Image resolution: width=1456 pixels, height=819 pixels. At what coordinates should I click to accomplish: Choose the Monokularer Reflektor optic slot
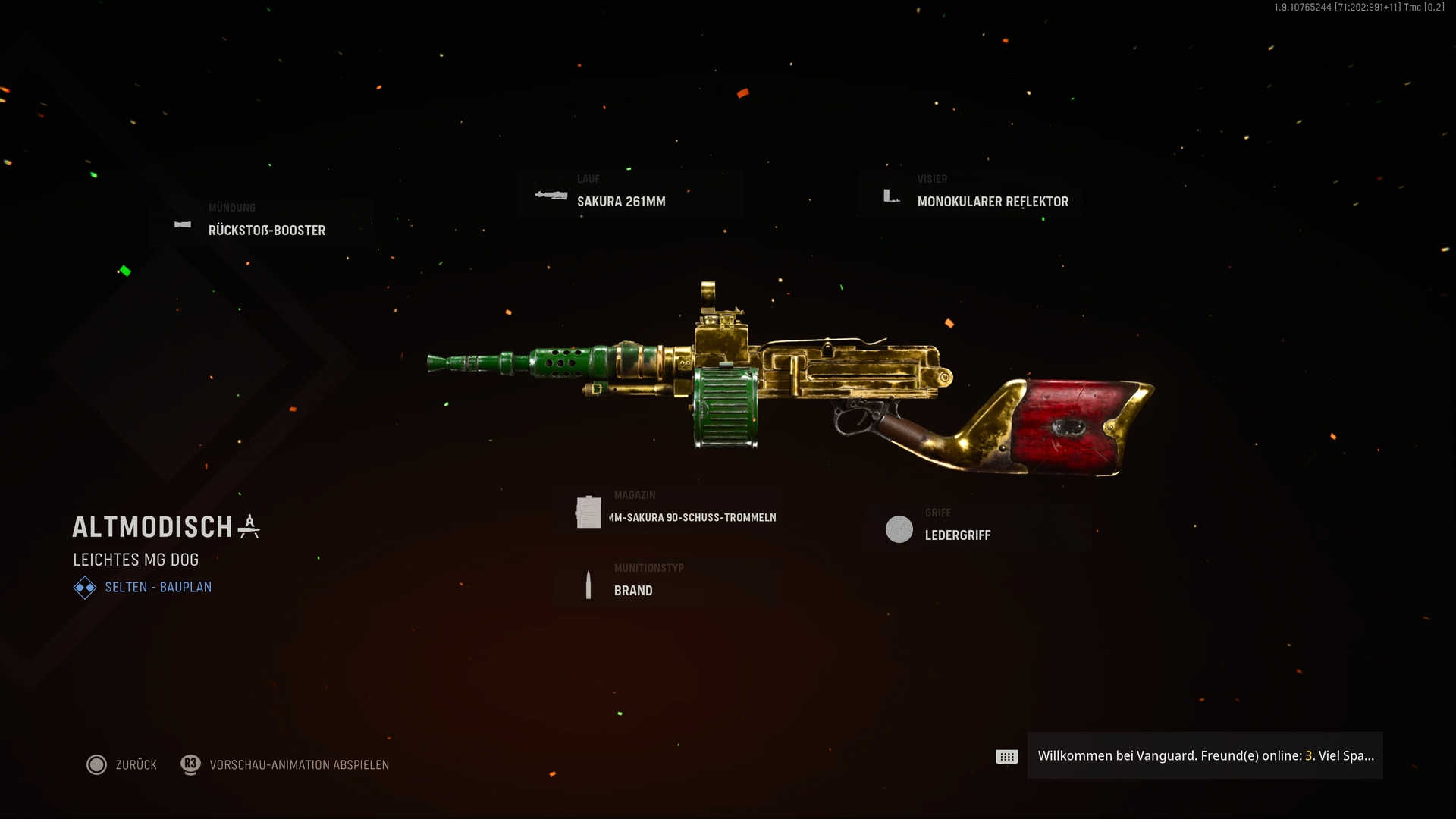pyautogui.click(x=992, y=201)
